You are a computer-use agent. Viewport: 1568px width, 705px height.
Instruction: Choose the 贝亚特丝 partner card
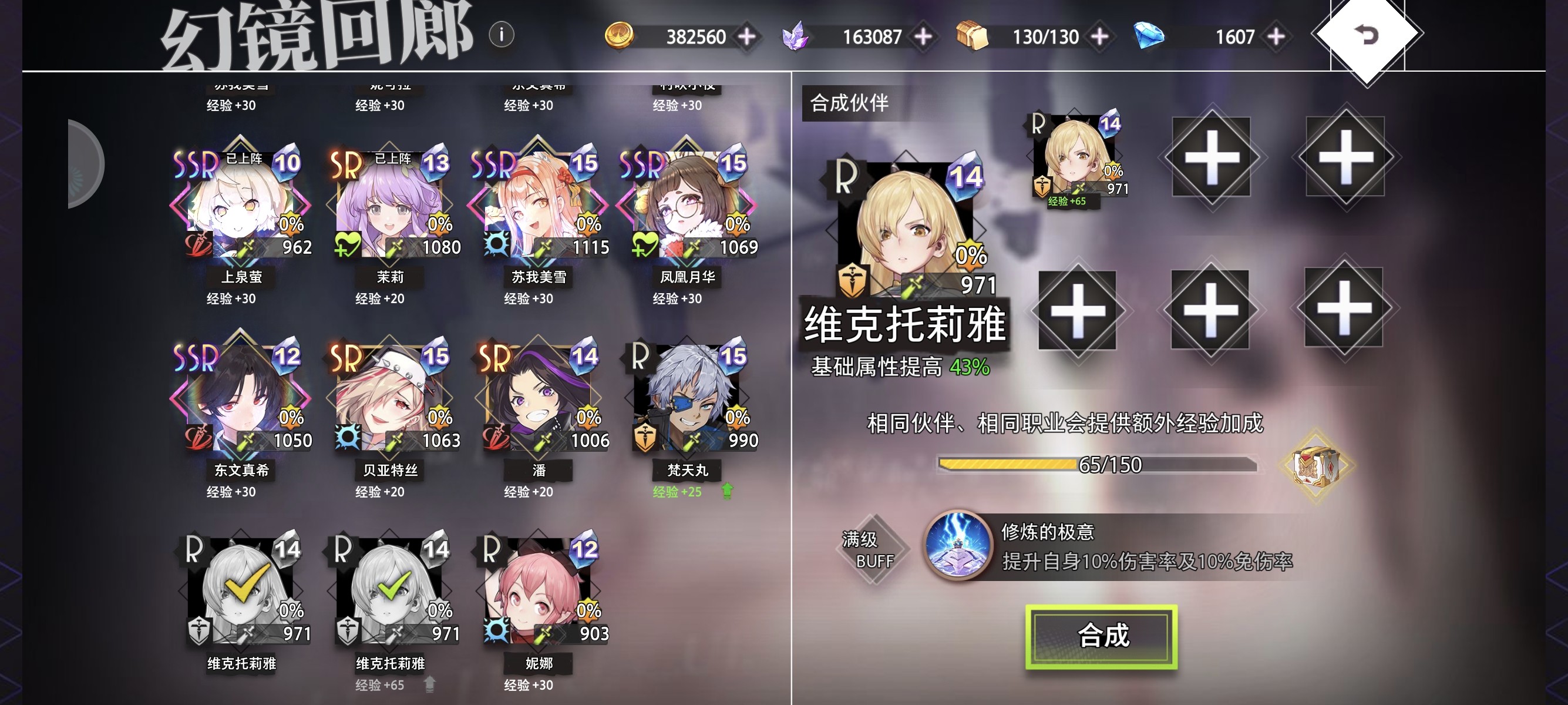click(x=390, y=400)
